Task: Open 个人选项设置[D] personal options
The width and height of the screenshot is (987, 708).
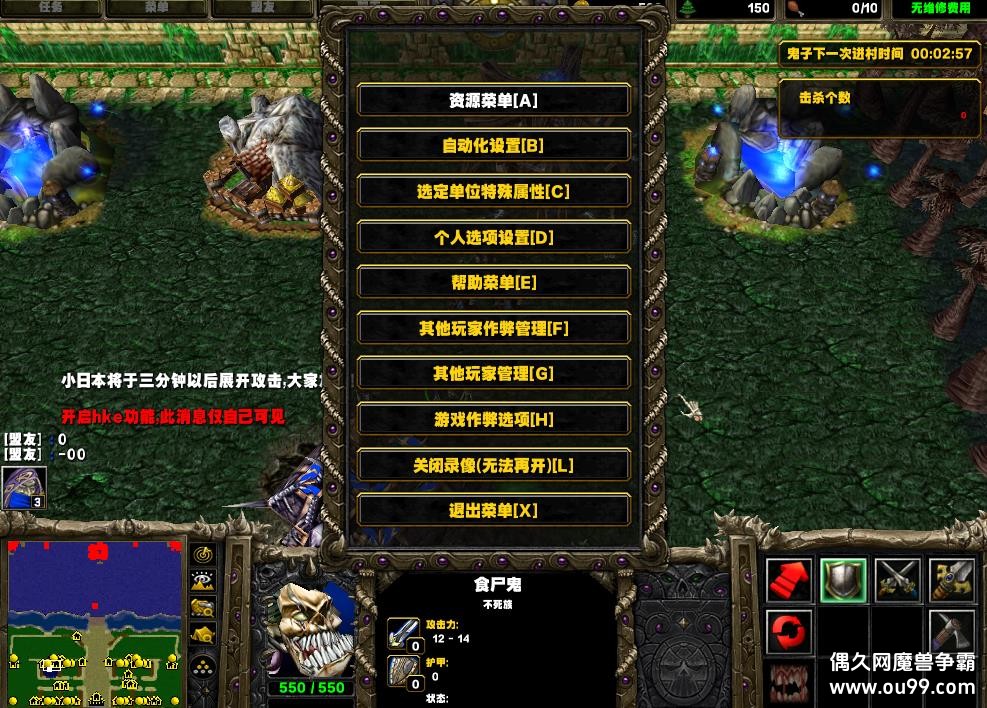Action: (x=493, y=237)
